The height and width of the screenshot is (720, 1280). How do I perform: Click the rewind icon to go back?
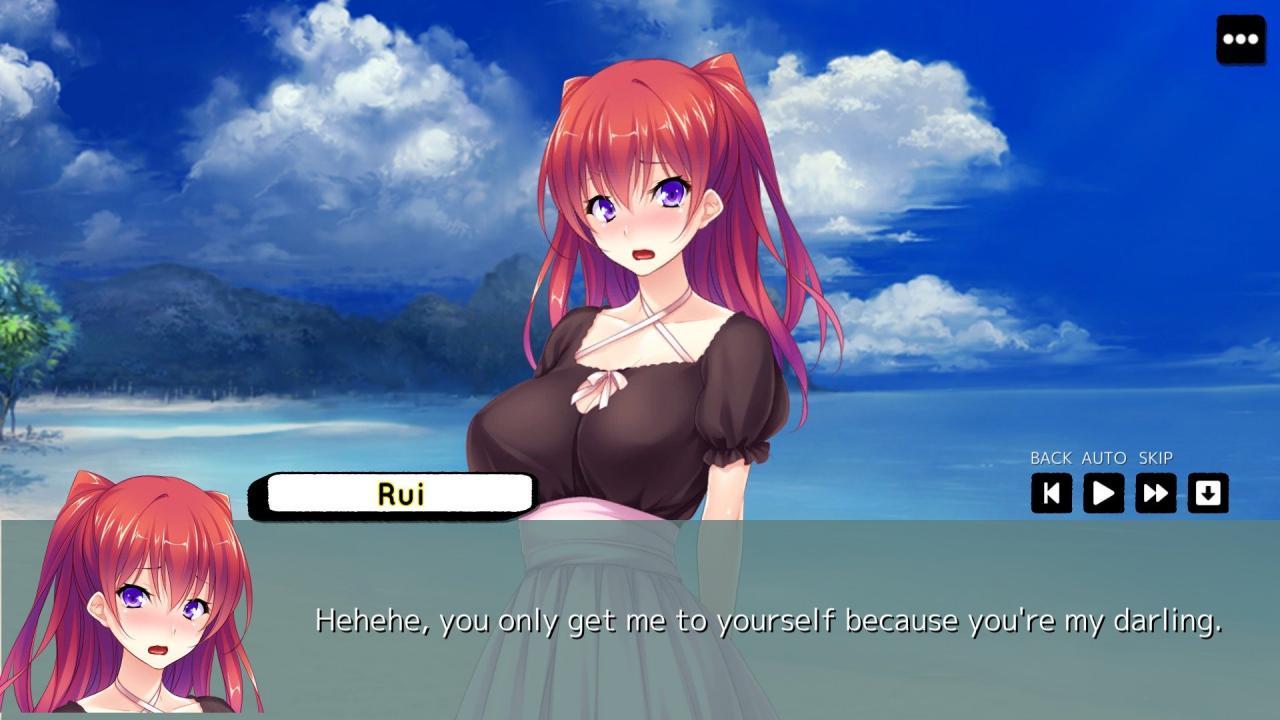tap(1051, 493)
